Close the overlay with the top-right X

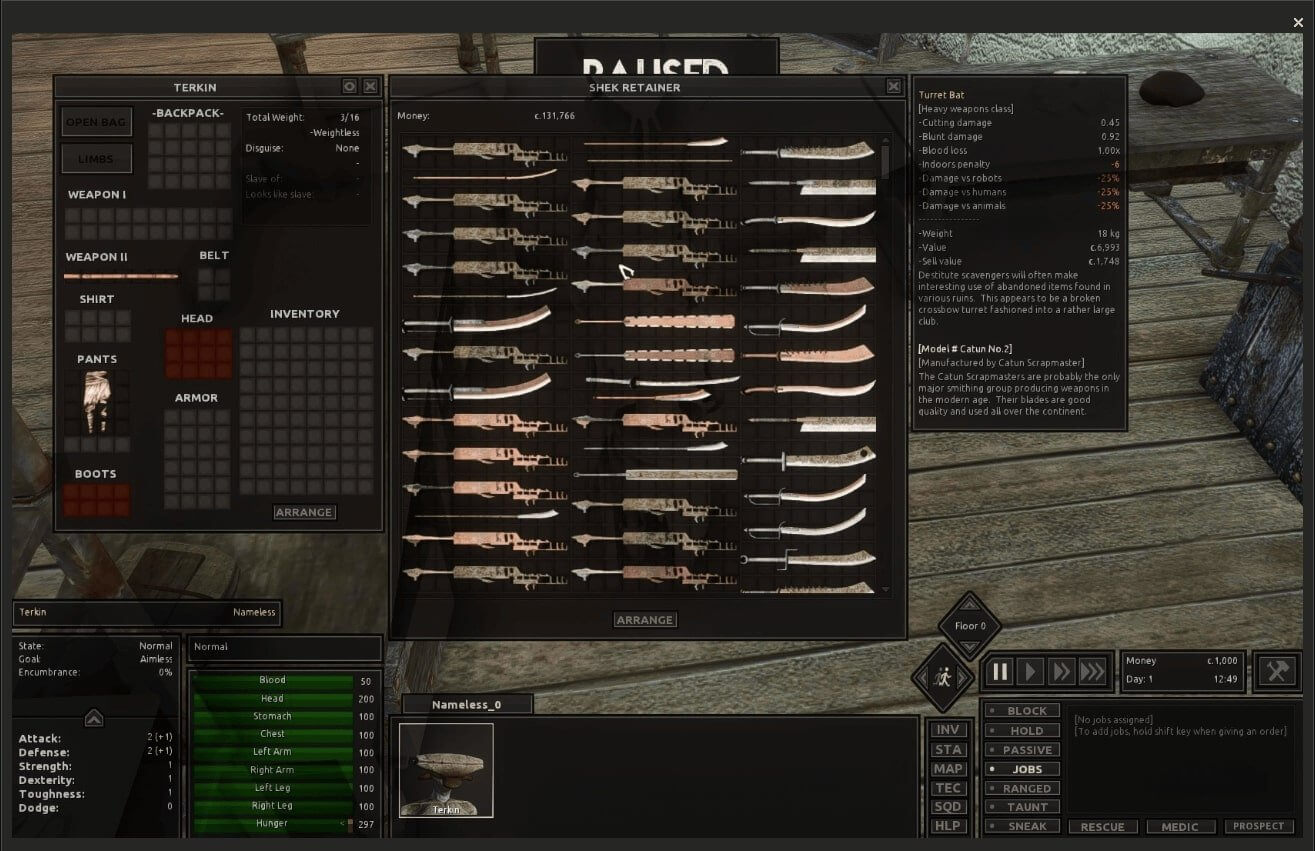1298,22
